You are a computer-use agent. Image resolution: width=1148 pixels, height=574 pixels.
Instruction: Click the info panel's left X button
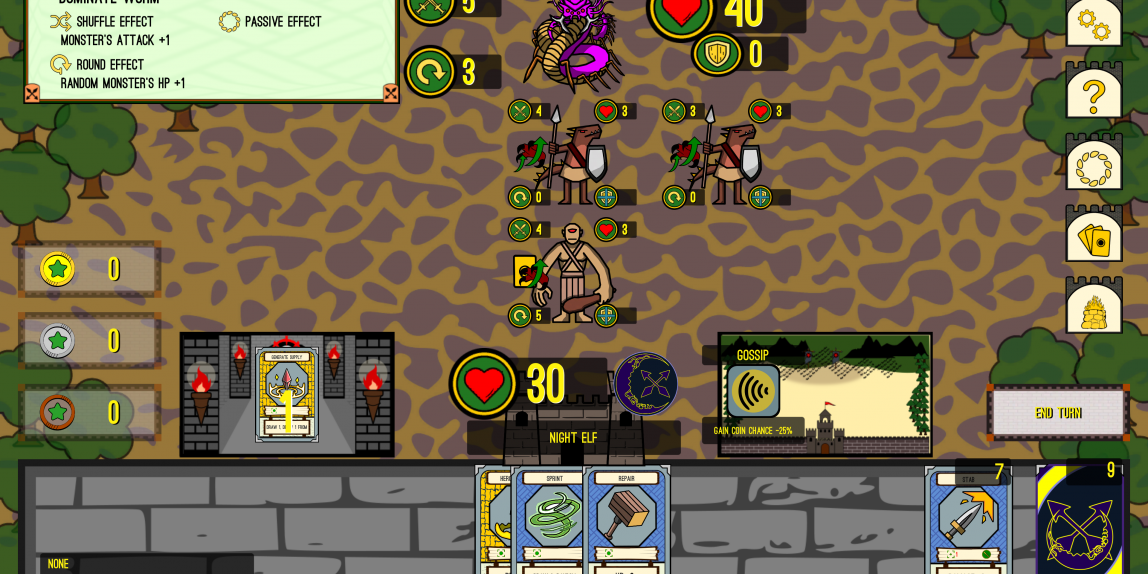pos(32,93)
